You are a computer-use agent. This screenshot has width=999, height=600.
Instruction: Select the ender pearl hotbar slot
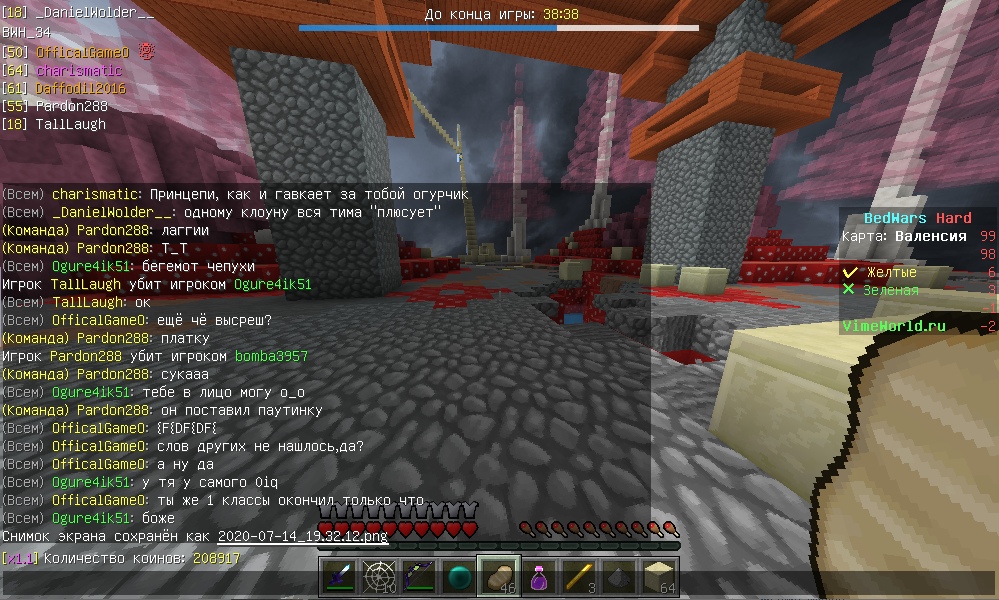(459, 577)
